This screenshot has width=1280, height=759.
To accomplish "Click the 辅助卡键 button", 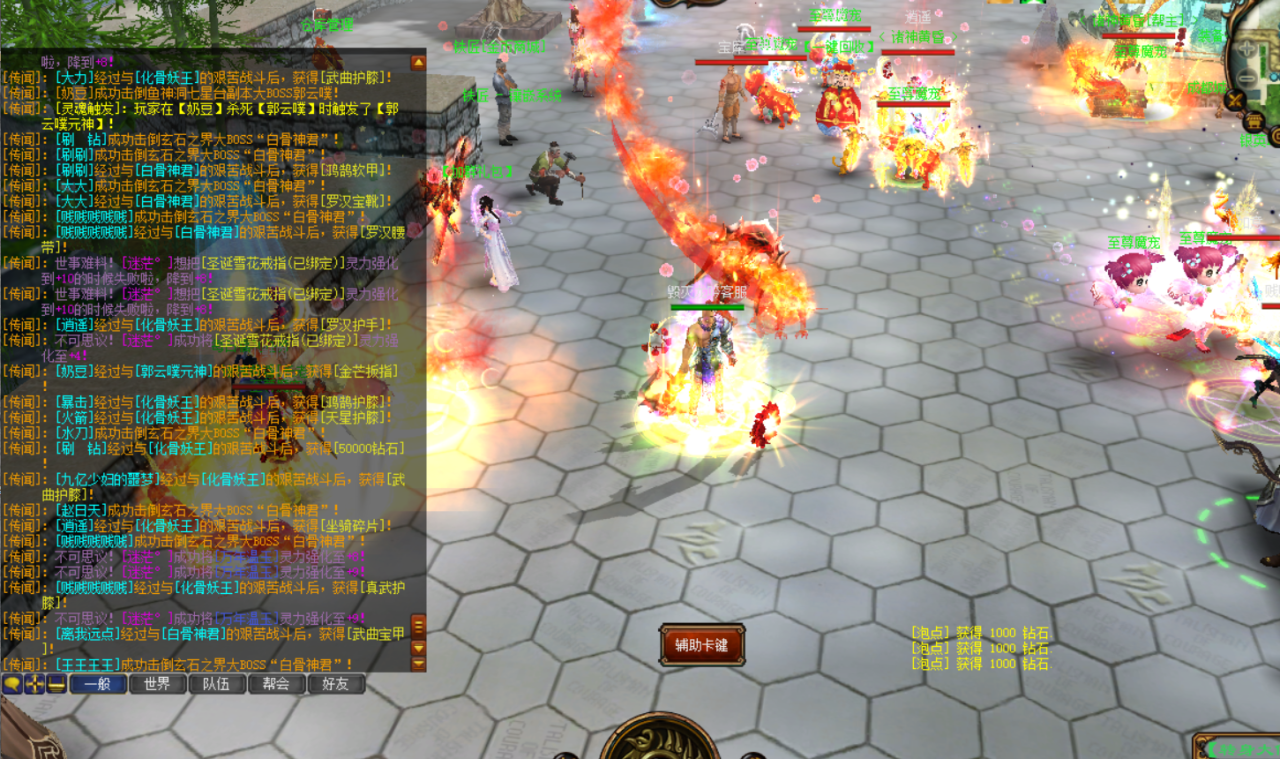I will [701, 645].
